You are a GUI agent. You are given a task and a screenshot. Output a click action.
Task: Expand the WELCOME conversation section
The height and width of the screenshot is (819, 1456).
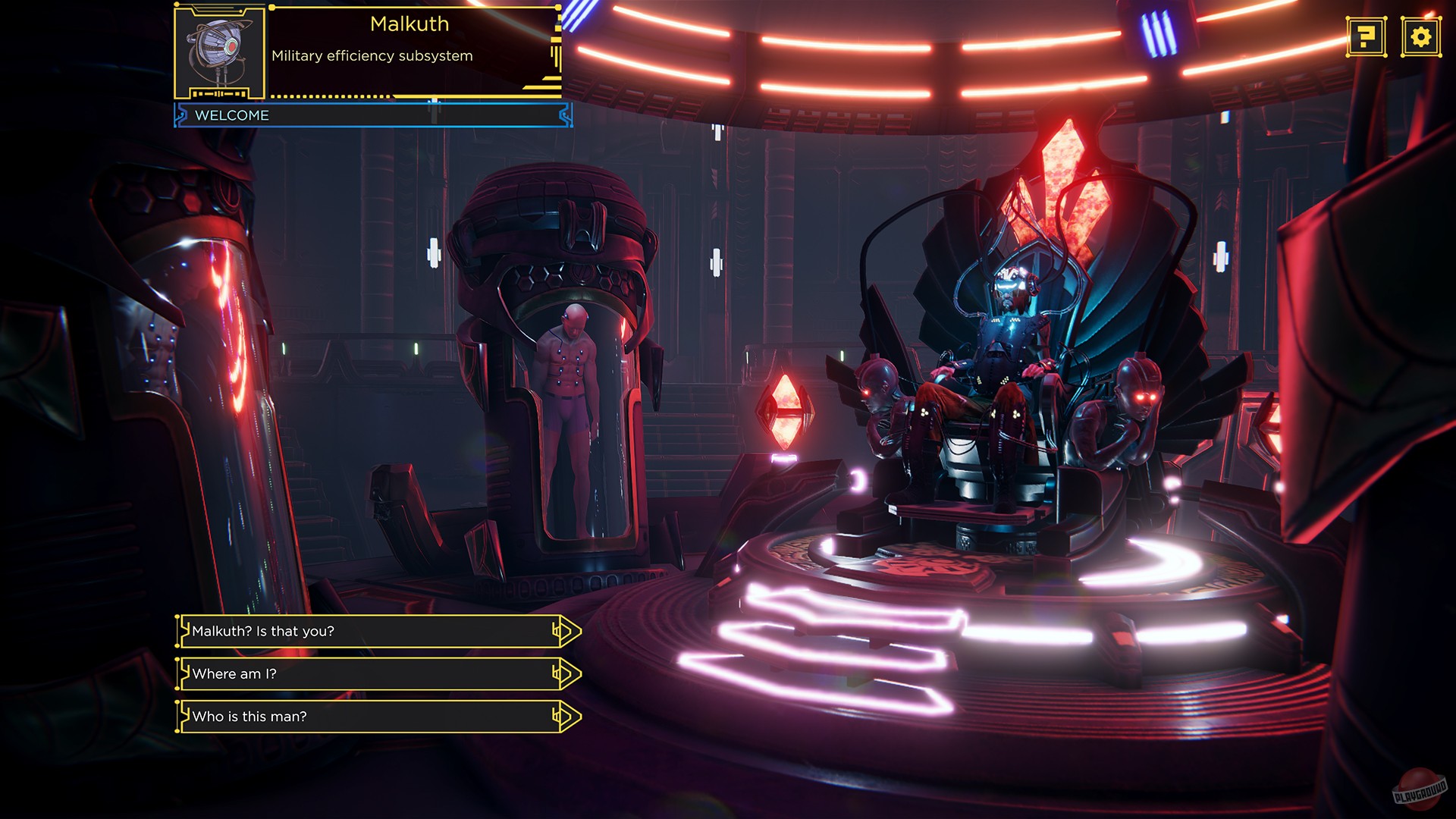tap(372, 115)
